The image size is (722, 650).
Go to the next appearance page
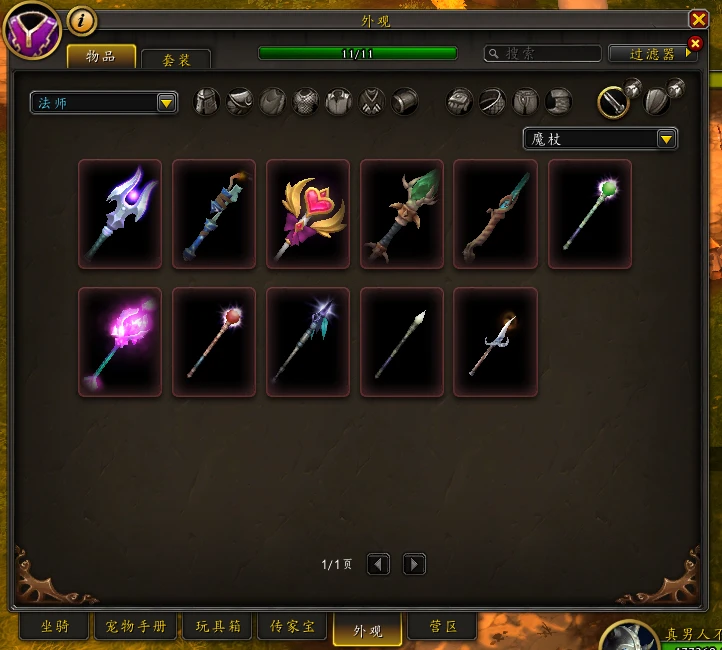click(x=414, y=564)
